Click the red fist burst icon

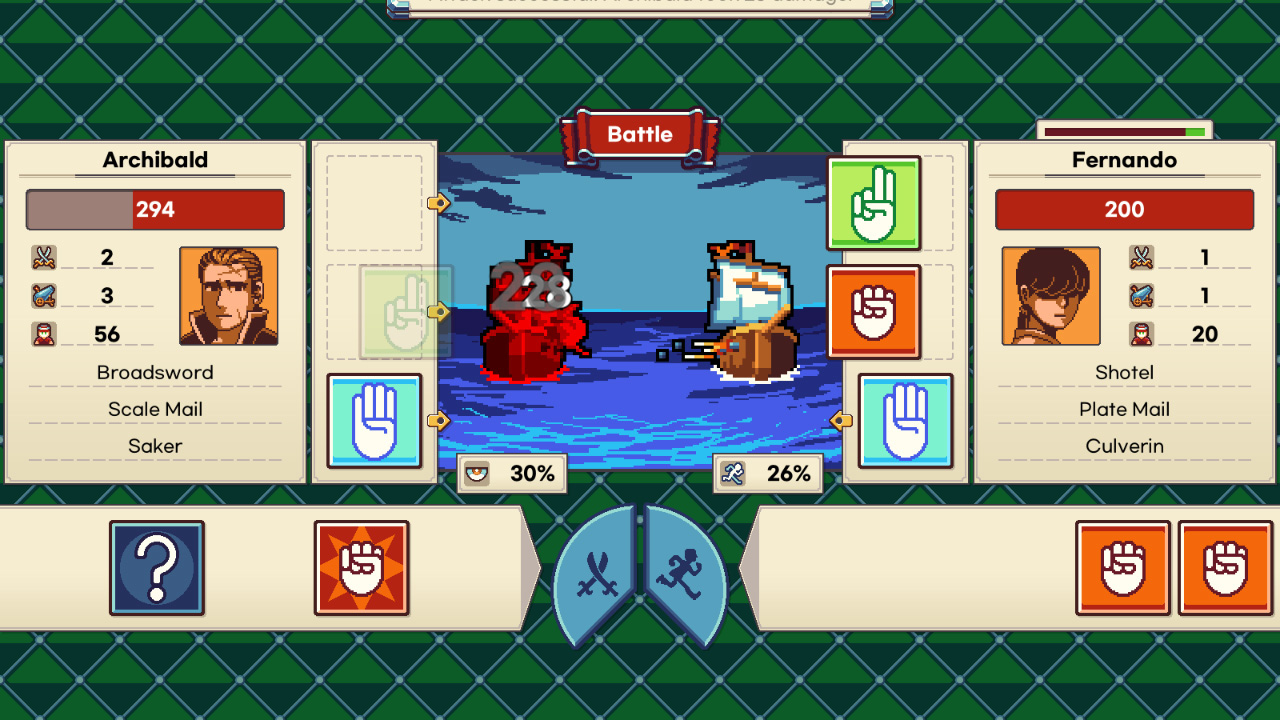point(361,568)
